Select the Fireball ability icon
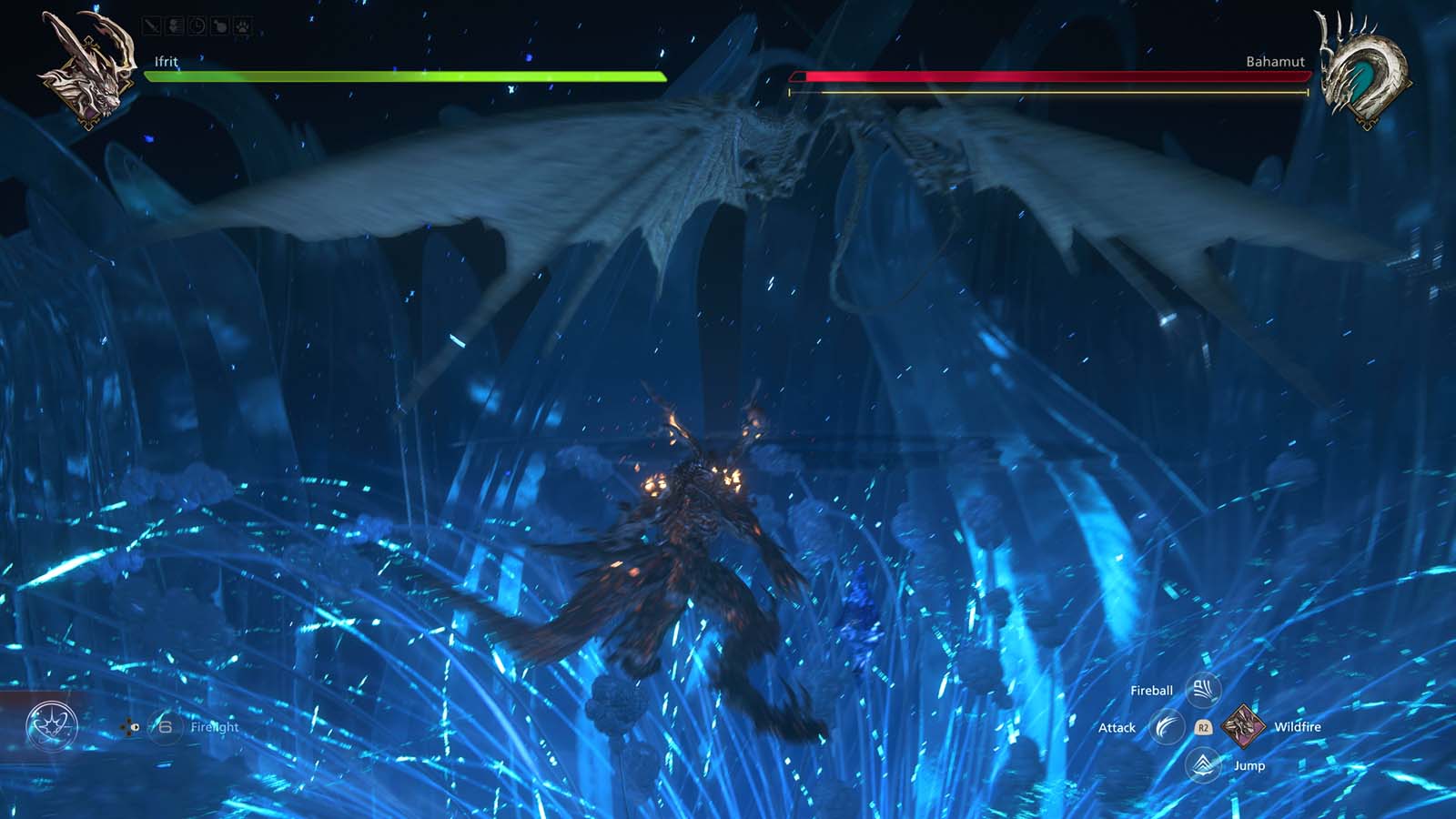The width and height of the screenshot is (1456, 819). click(x=1203, y=689)
